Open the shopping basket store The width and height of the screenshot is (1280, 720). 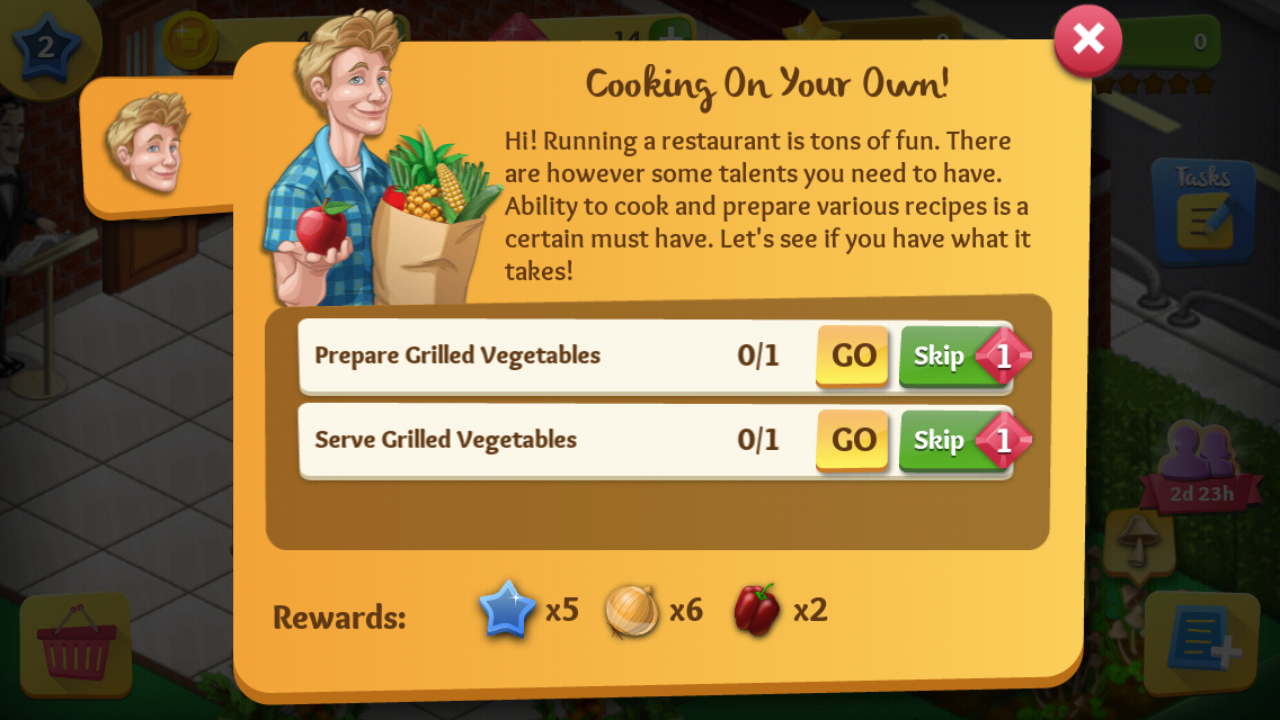click(76, 645)
